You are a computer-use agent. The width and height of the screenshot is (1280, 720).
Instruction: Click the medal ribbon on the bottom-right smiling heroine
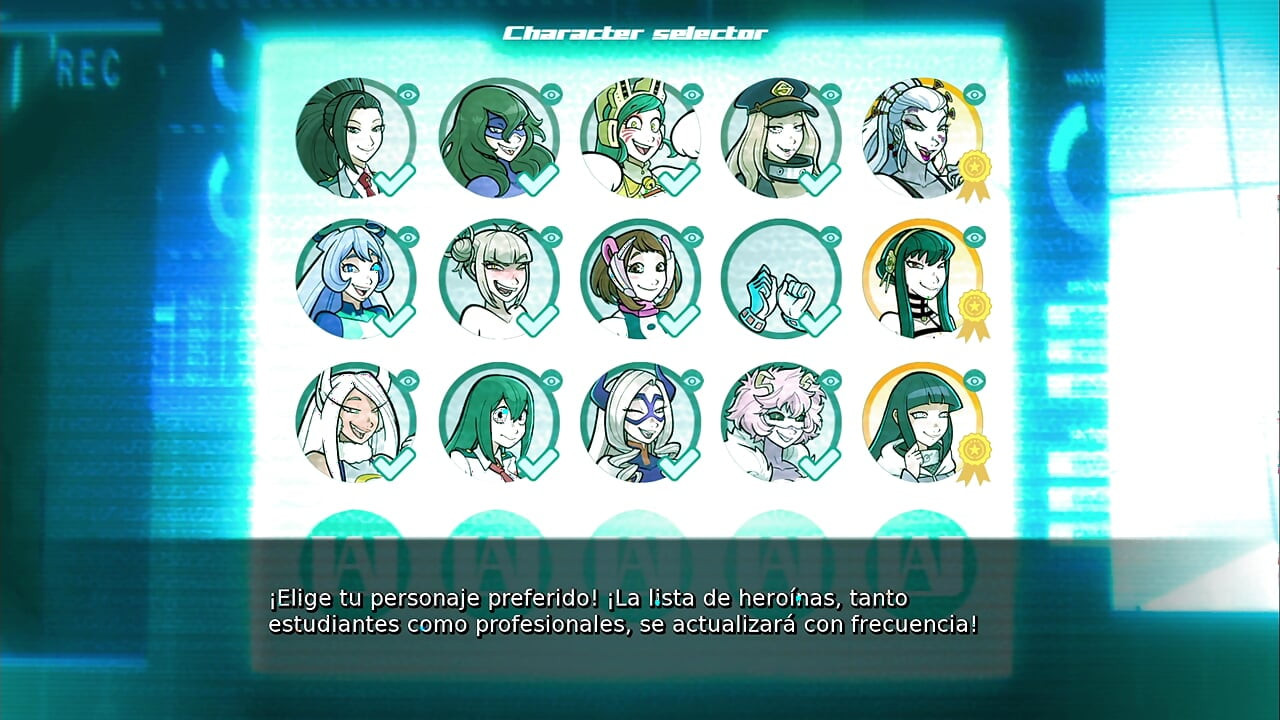click(x=975, y=450)
